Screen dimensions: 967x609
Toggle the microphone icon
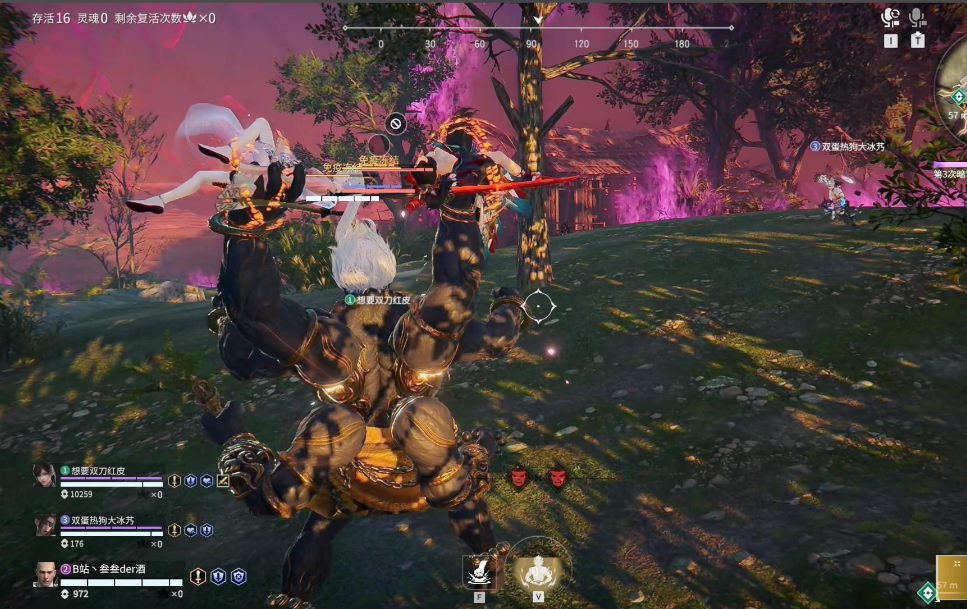tap(918, 18)
